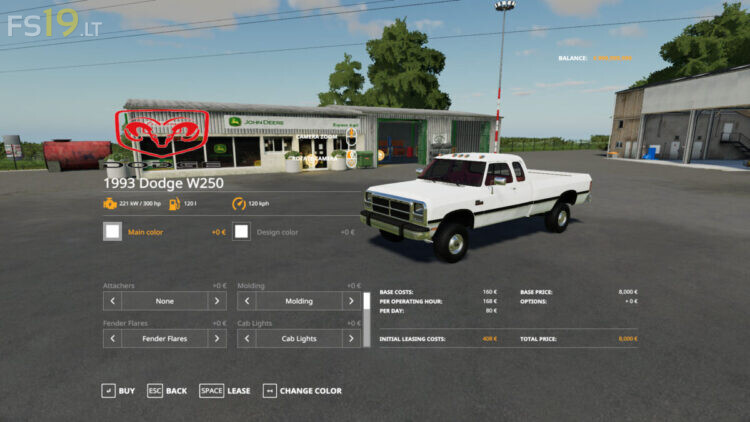Switch Cab Lights to next option
This screenshot has height=422, width=750.
[x=351, y=339]
